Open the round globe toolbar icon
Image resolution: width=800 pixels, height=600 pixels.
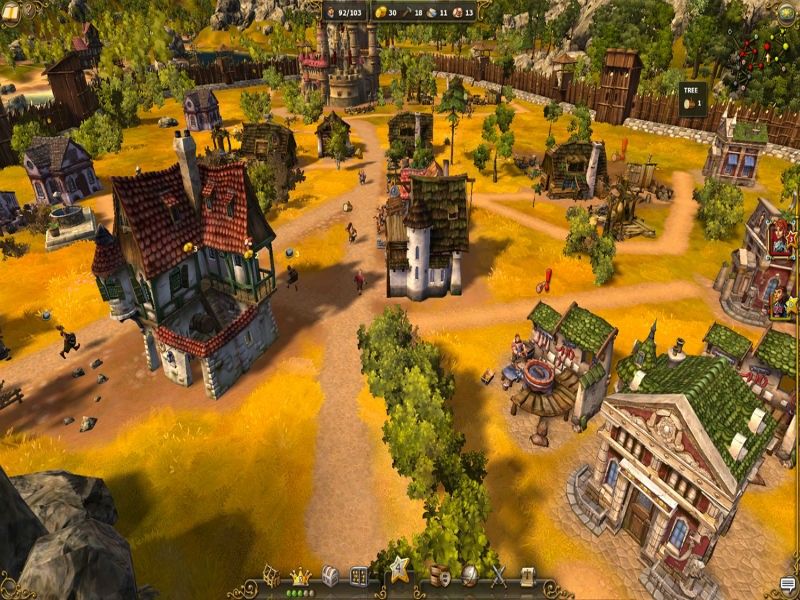click(469, 576)
